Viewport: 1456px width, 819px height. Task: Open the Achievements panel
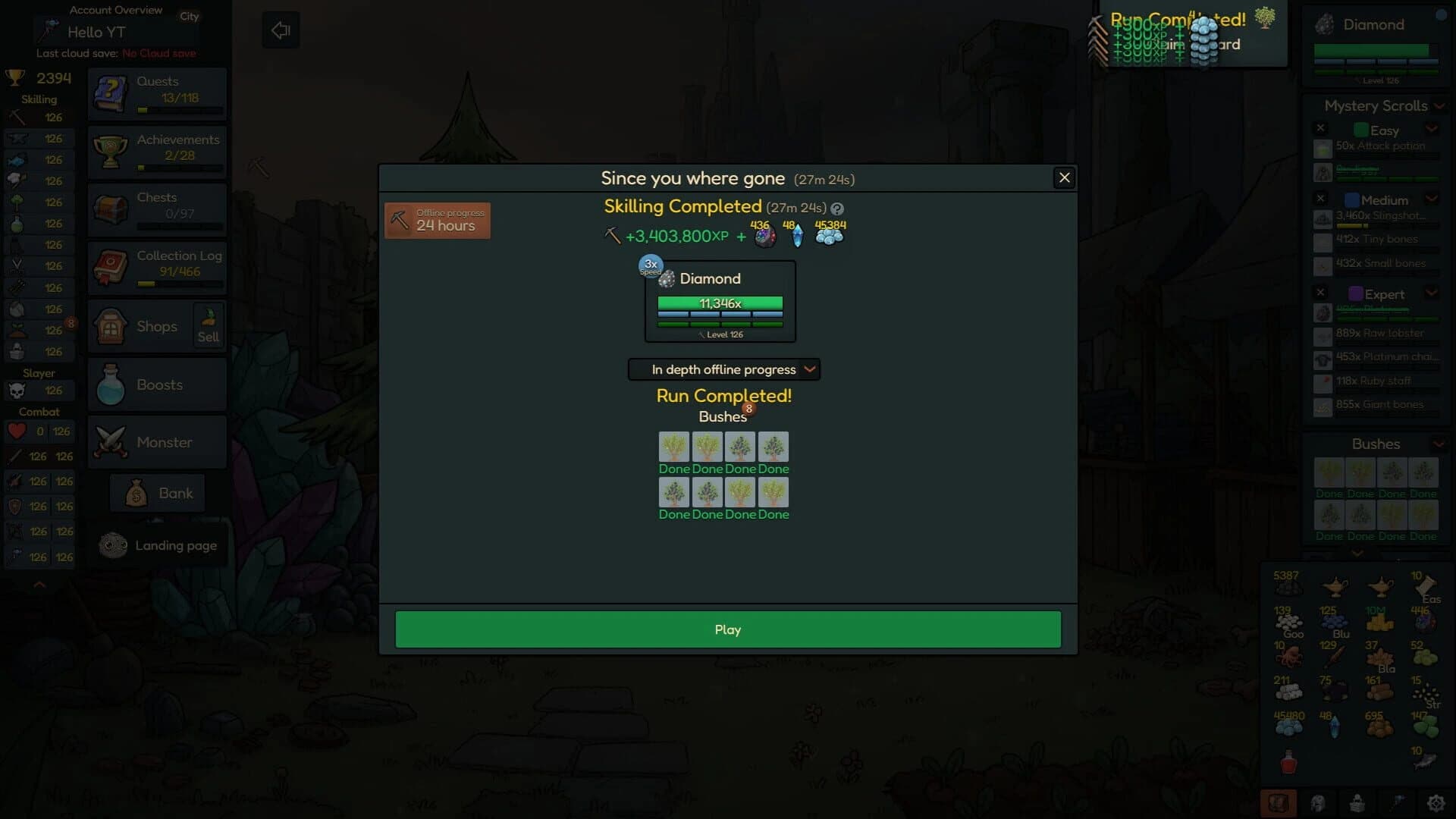pyautogui.click(x=157, y=150)
